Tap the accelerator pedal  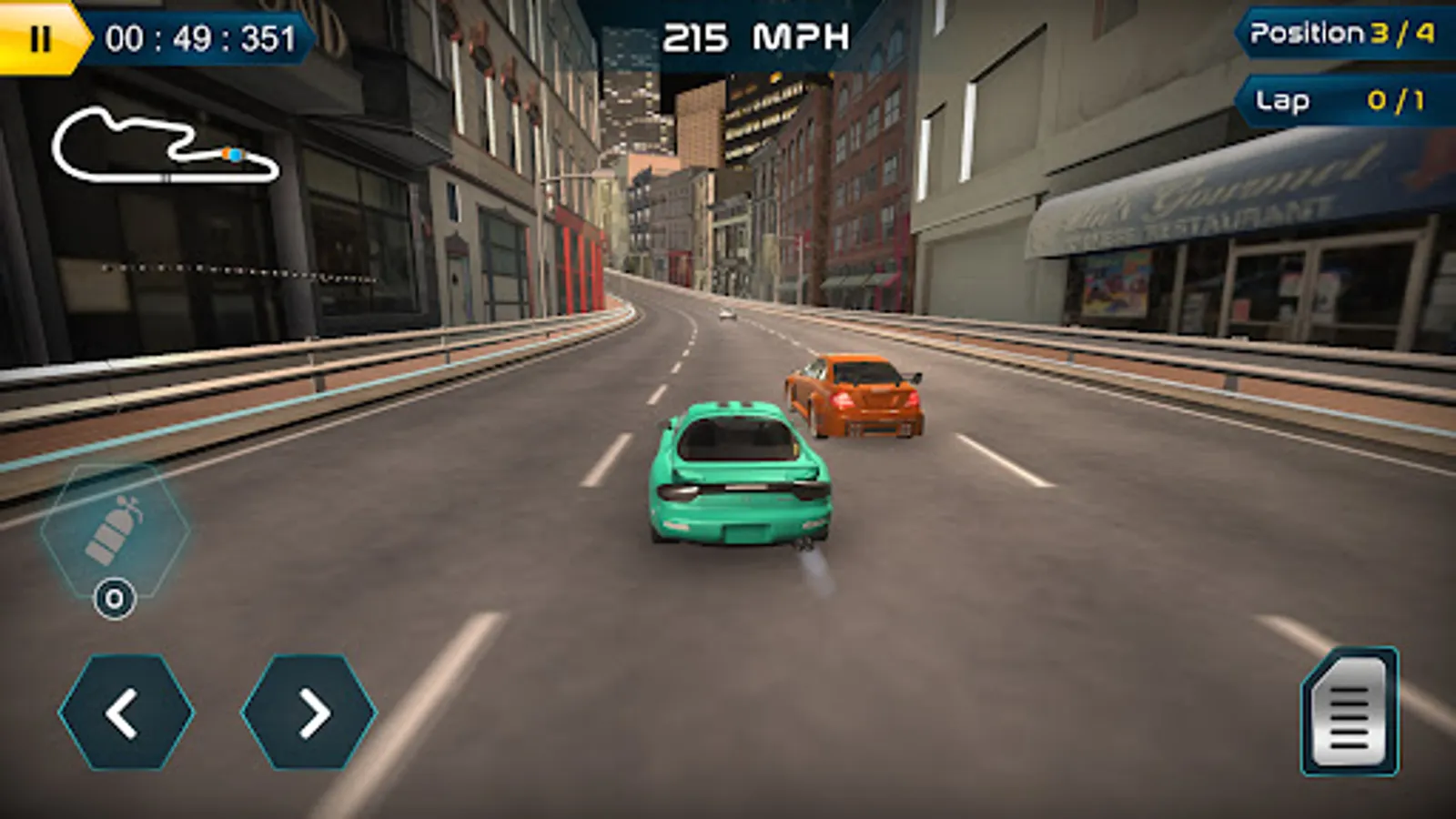coord(1350,712)
